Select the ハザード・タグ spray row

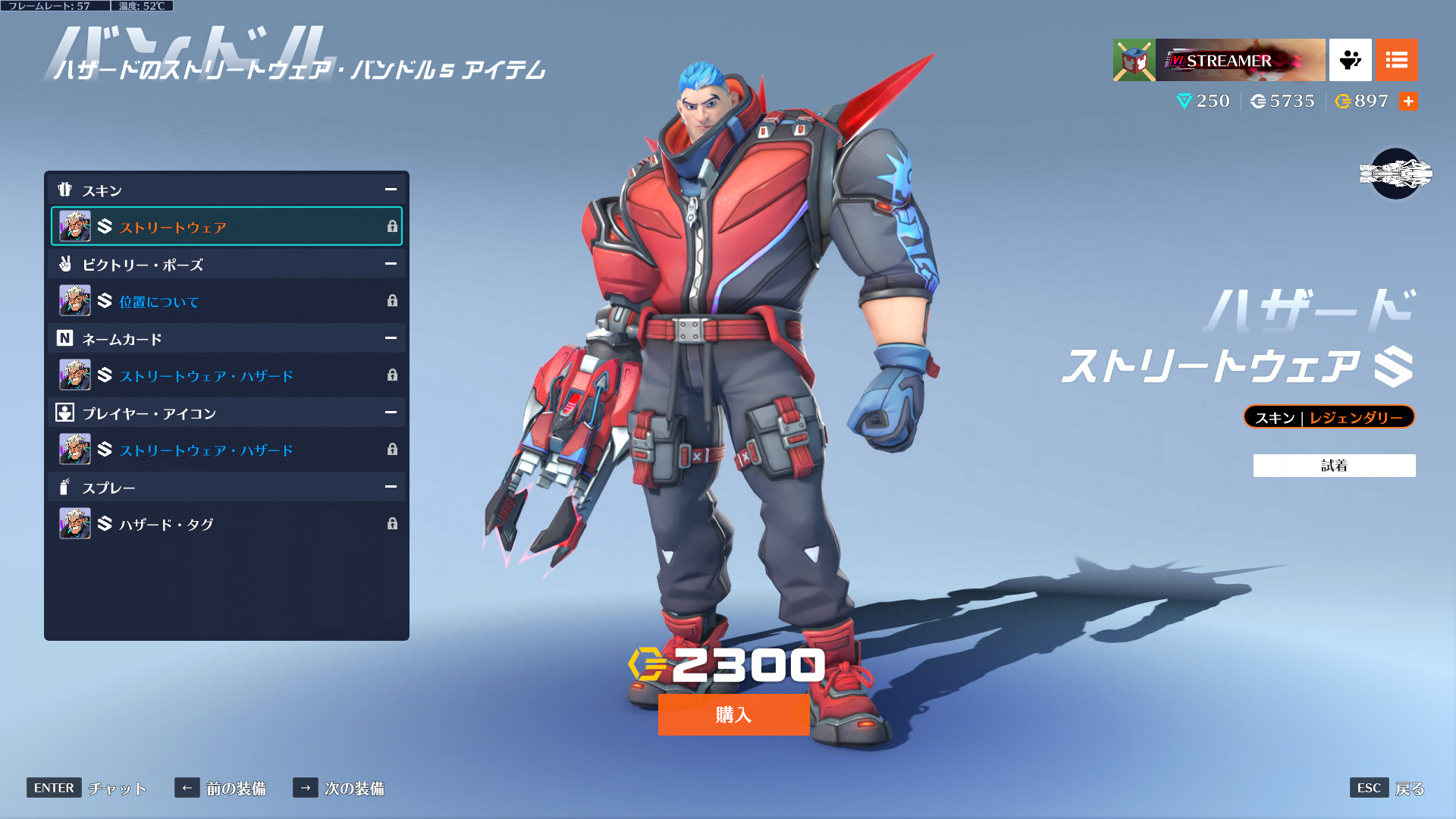click(x=226, y=524)
